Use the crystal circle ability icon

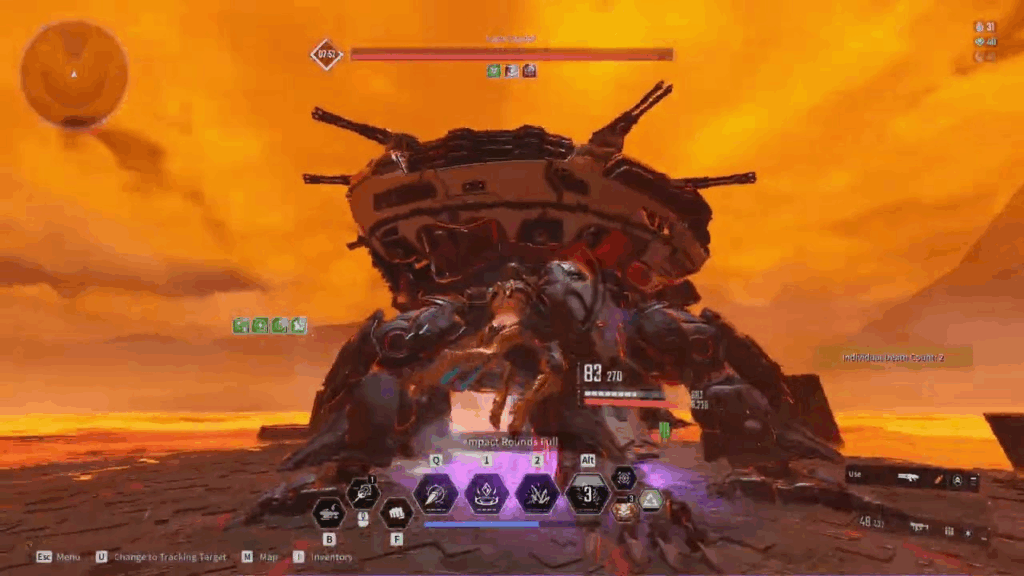click(486, 494)
